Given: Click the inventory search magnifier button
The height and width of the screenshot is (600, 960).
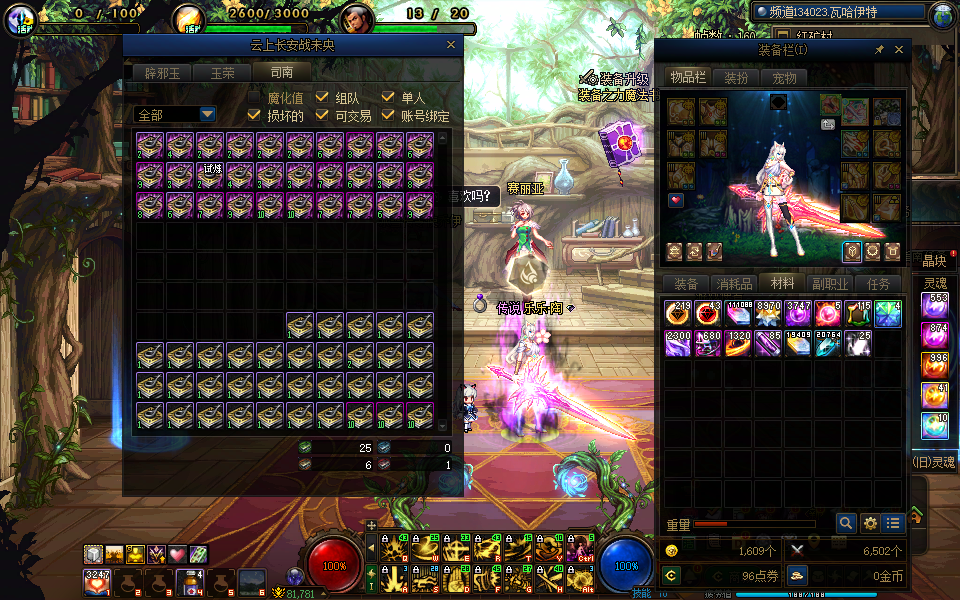Looking at the screenshot, I should 846,522.
